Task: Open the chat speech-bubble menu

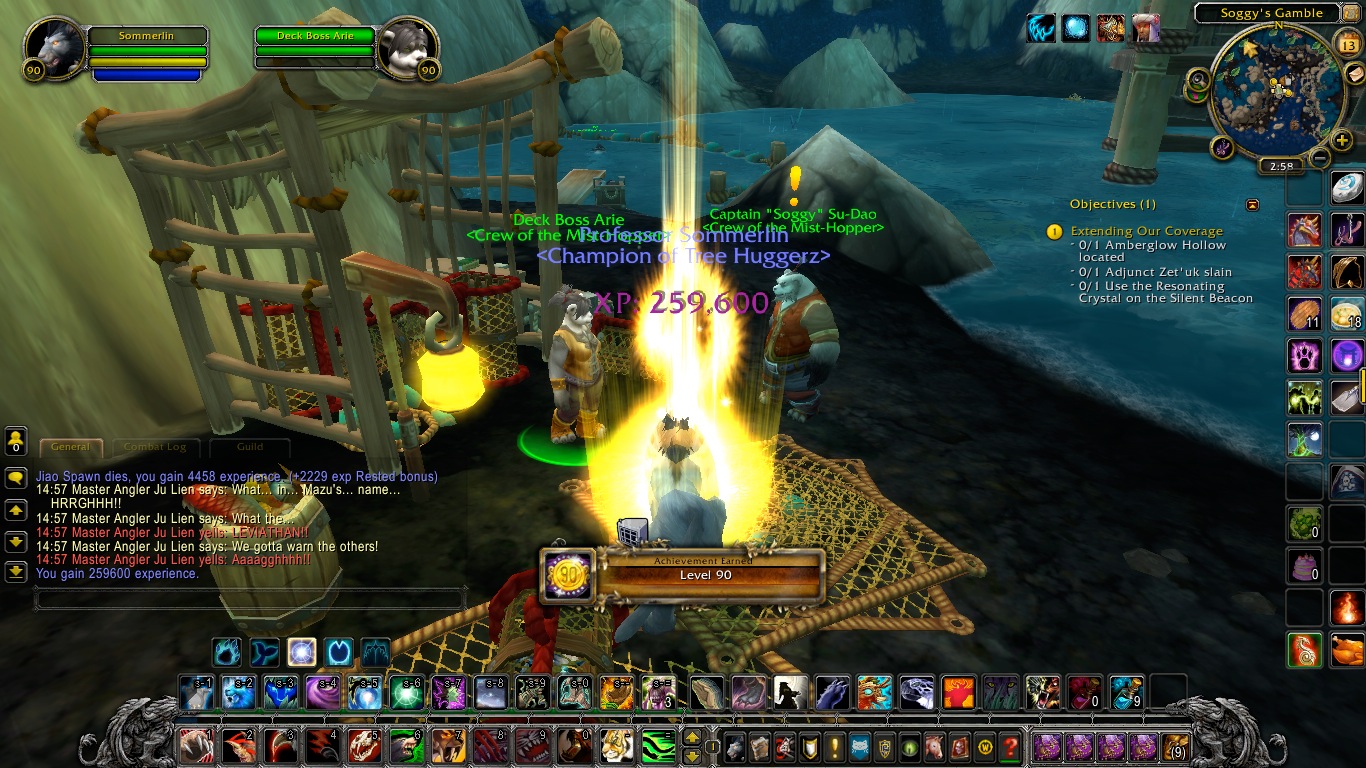Action: 16,478
